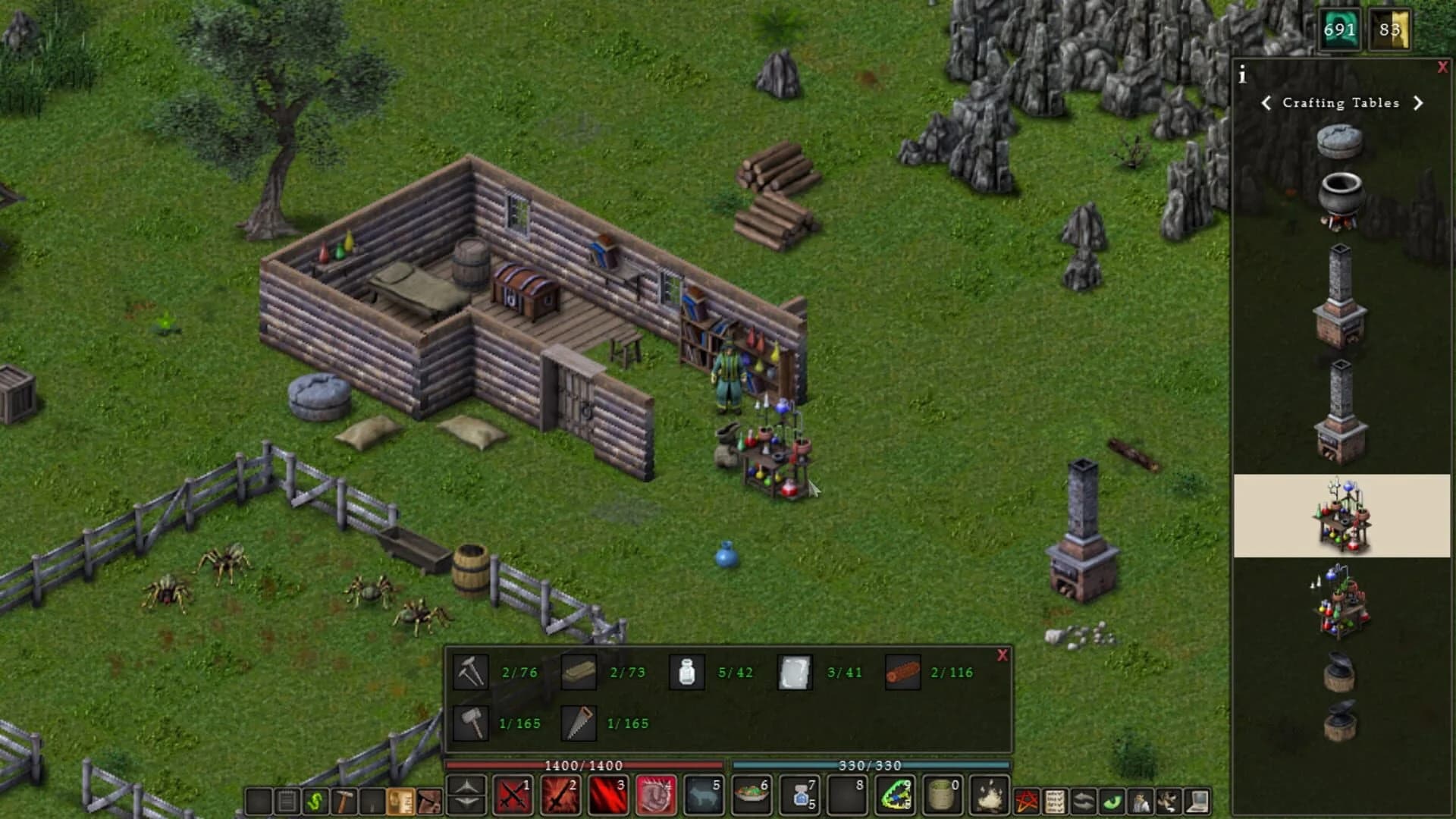Click the red health bar above the hotbar
Viewport: 1456px width, 819px height.
(584, 766)
